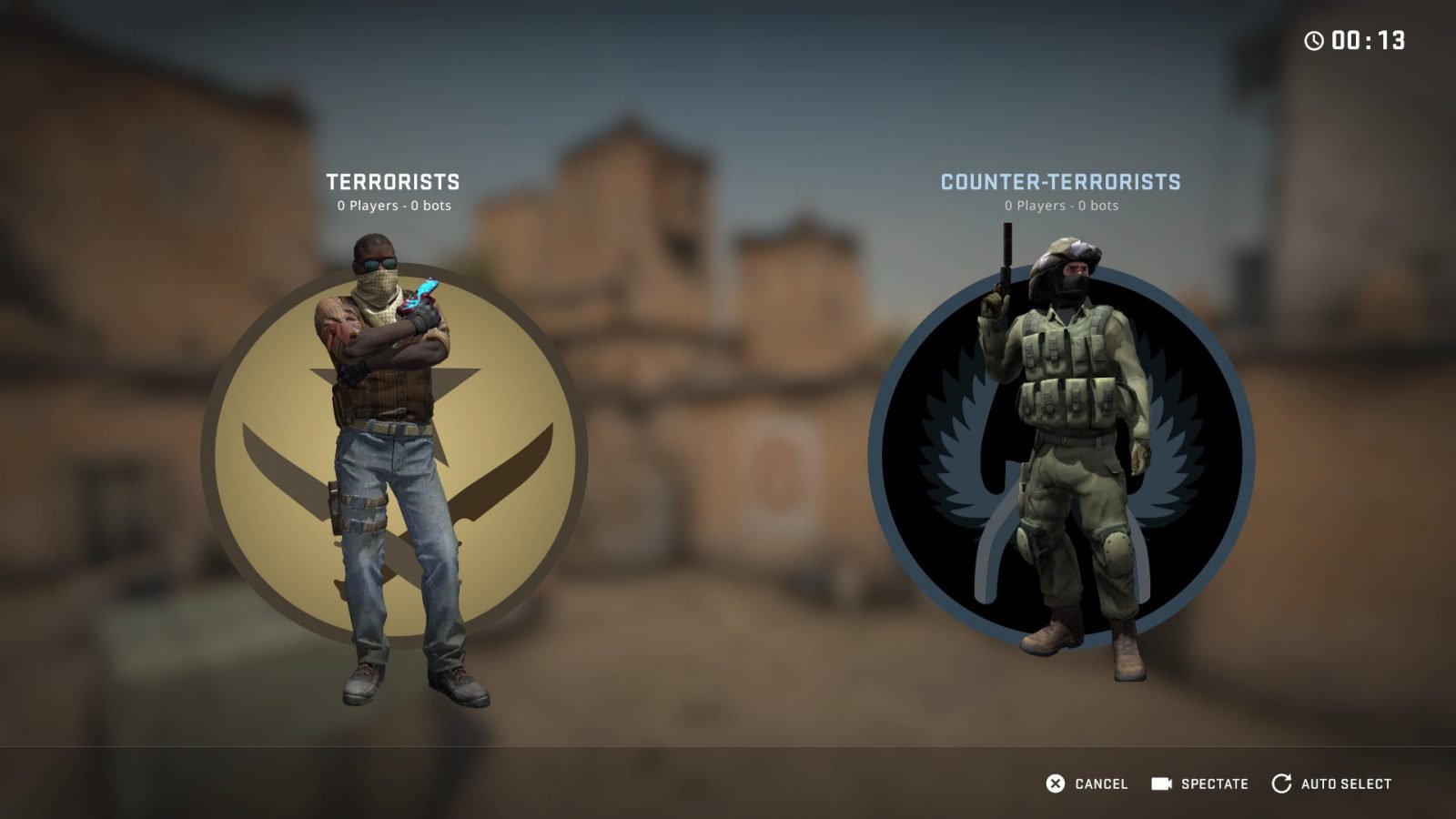The image size is (1456, 819).
Task: Click the '0 Players - 0 bots' text under Terrorists
Action: (x=393, y=206)
